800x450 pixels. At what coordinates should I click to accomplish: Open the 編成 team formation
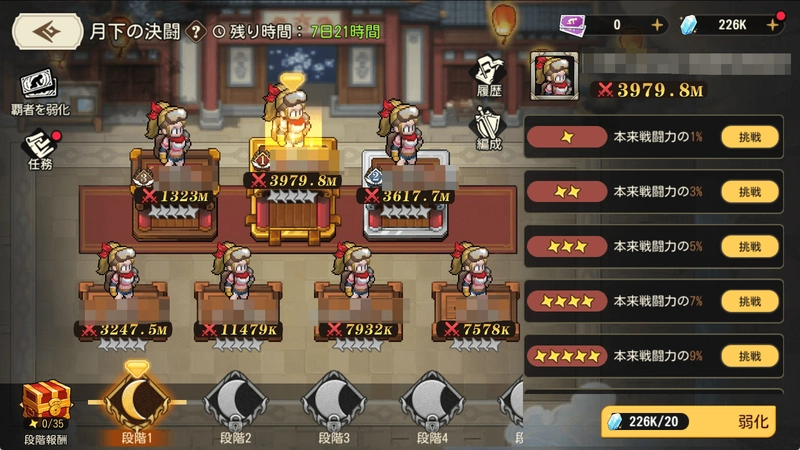(489, 129)
